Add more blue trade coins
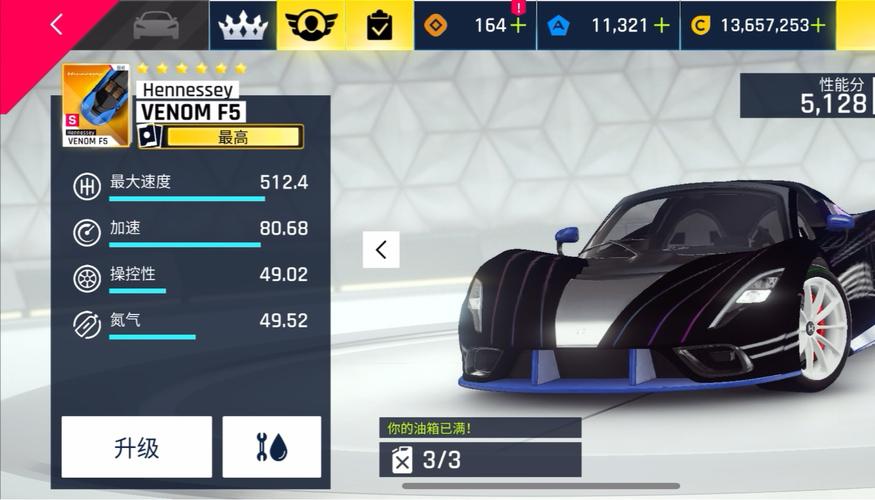 [661, 26]
